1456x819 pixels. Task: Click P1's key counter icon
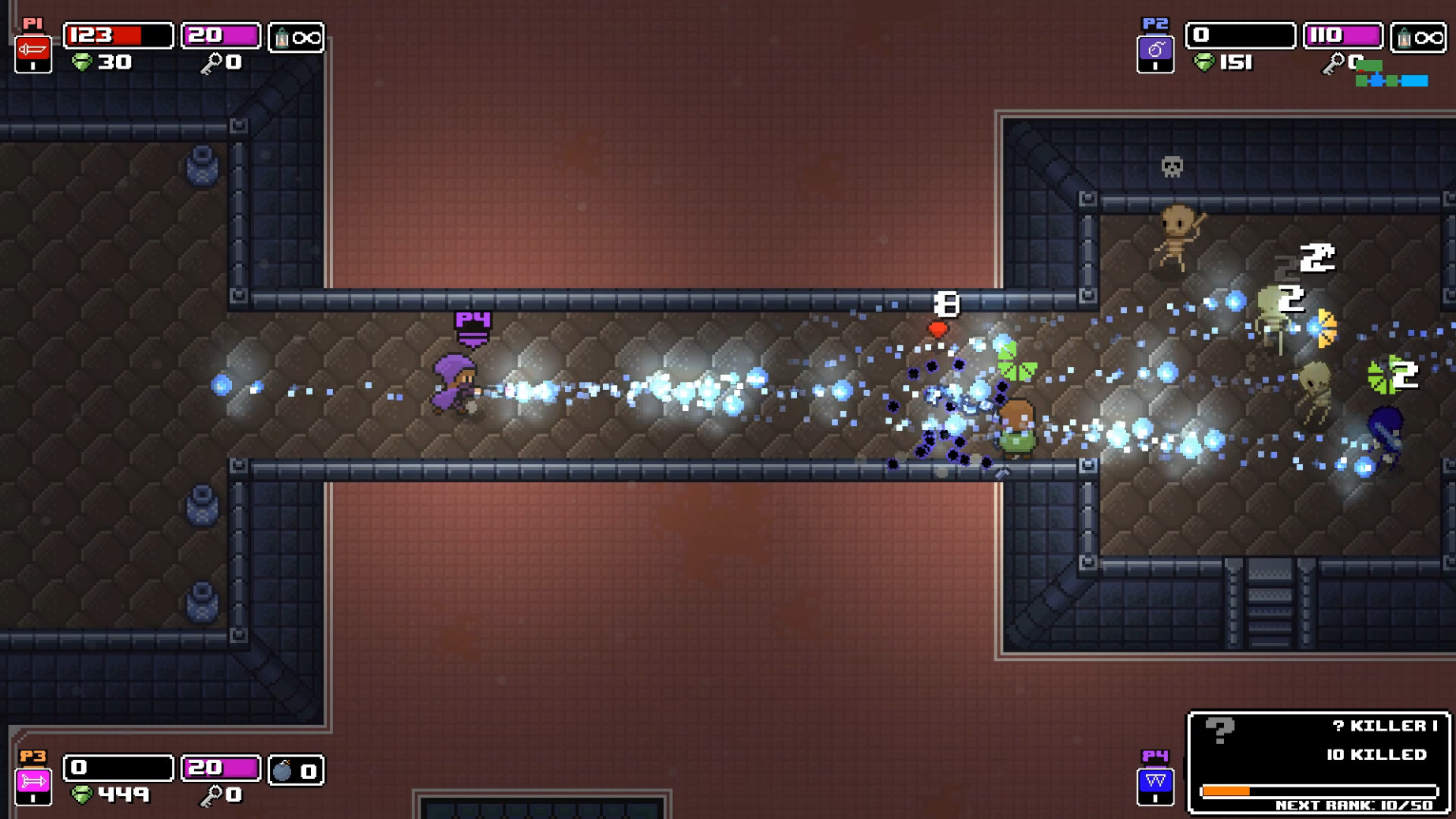pos(211,61)
